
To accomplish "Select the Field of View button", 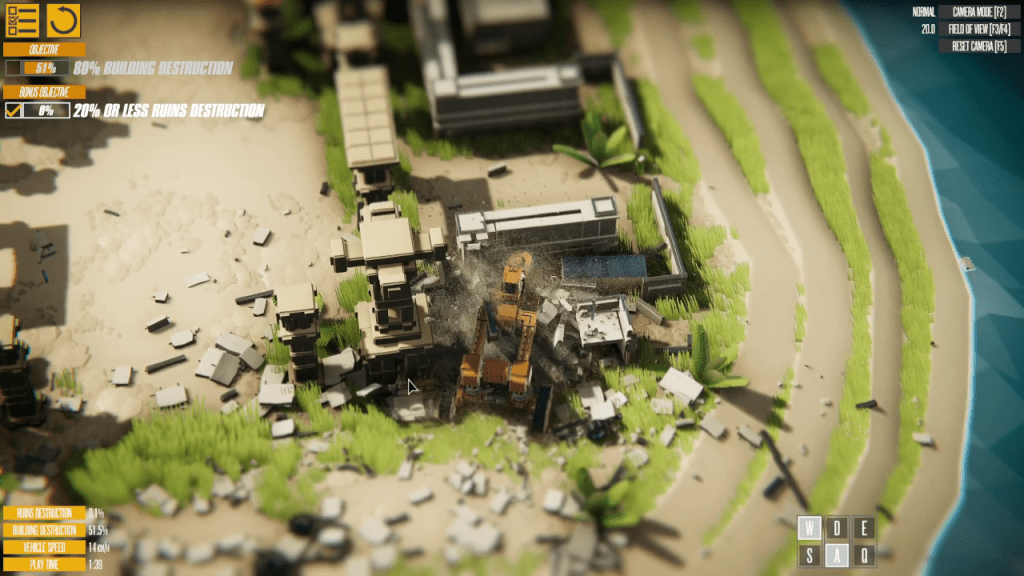I will pos(979,29).
